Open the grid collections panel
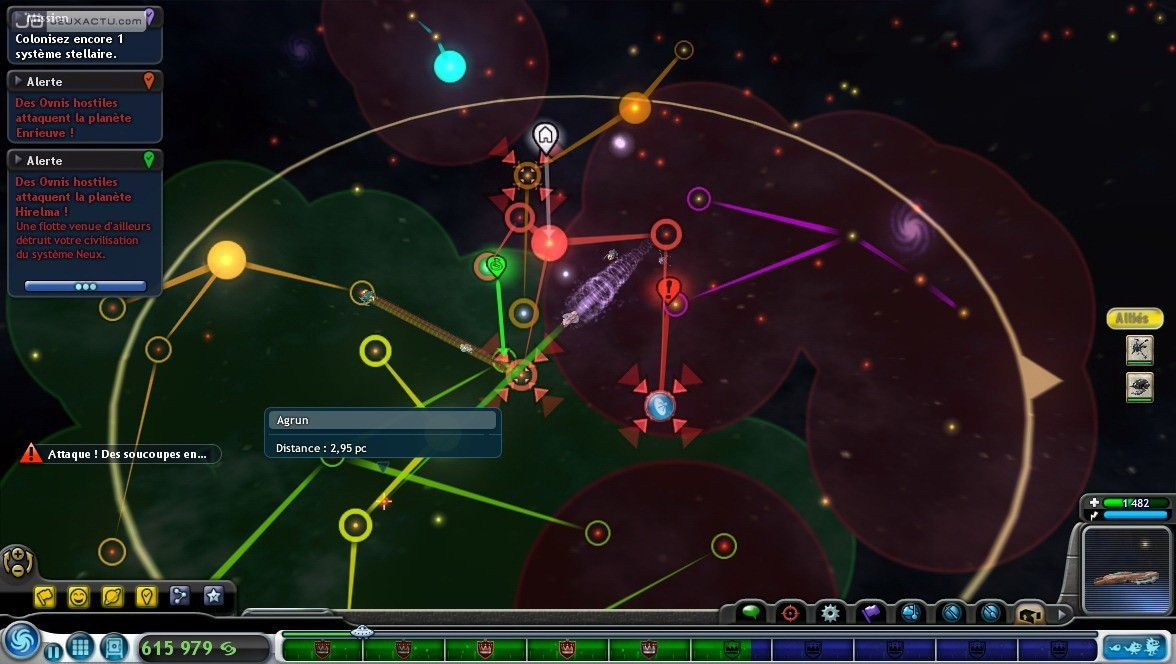1176x664 pixels. (x=80, y=647)
